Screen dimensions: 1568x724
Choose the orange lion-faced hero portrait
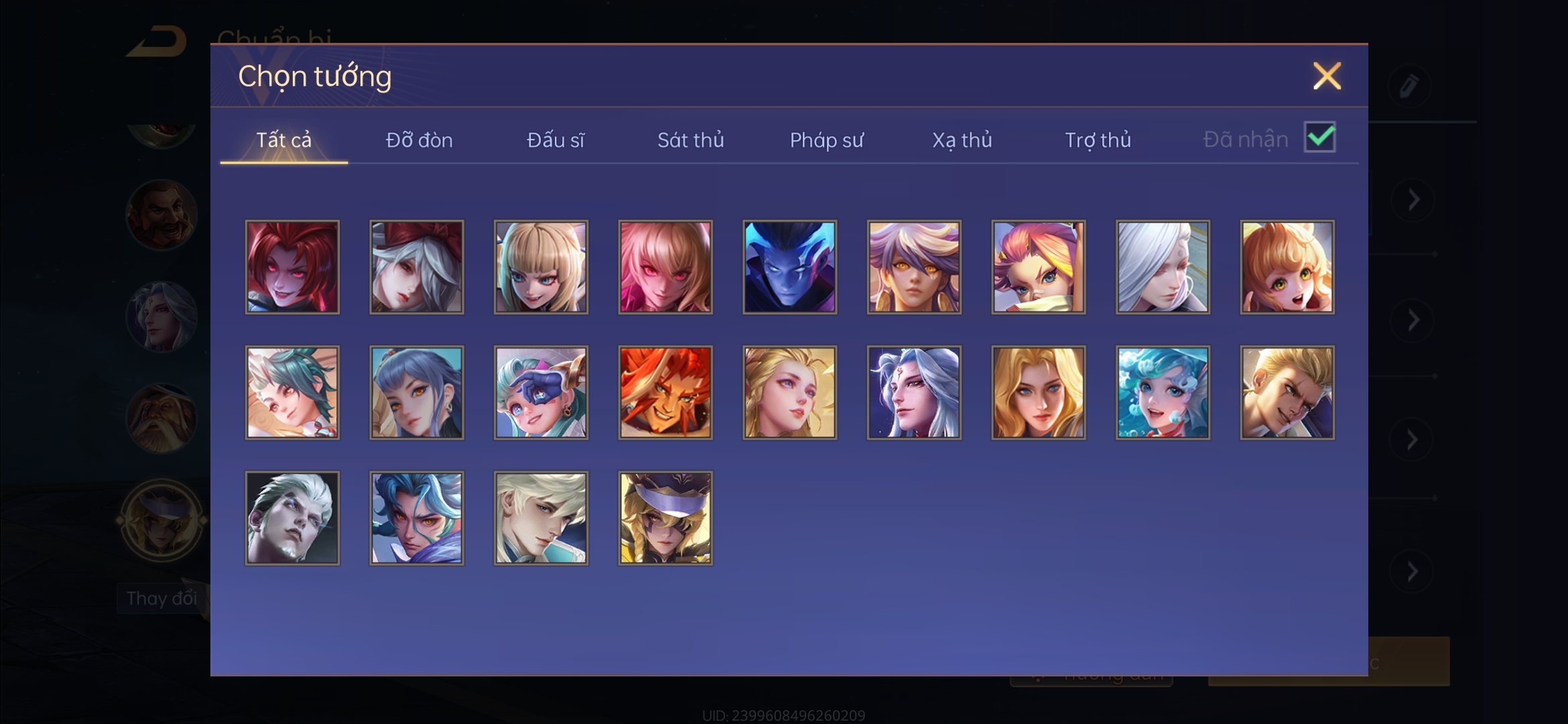point(665,393)
